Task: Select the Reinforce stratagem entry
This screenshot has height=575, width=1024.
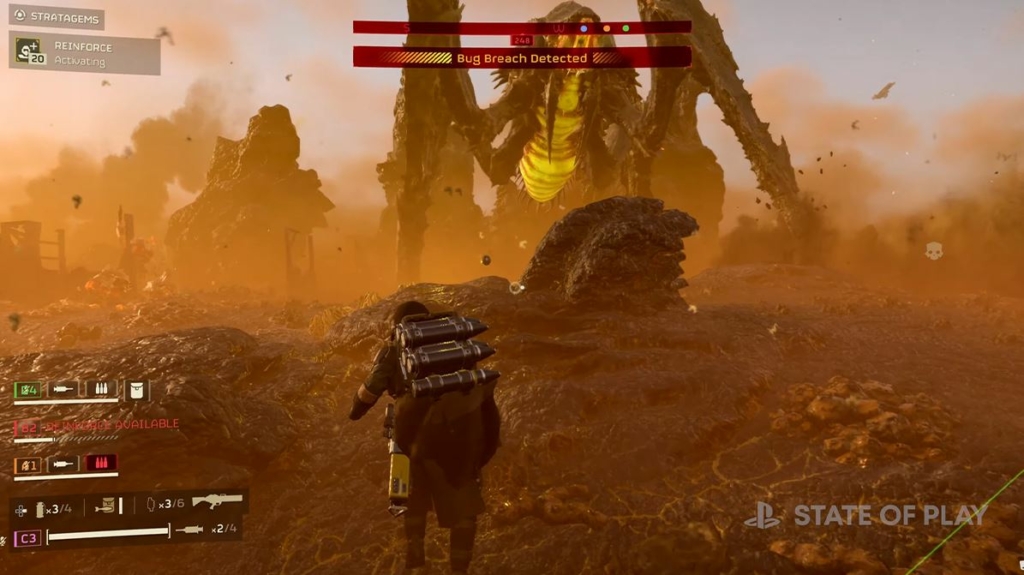Action: click(x=84, y=52)
